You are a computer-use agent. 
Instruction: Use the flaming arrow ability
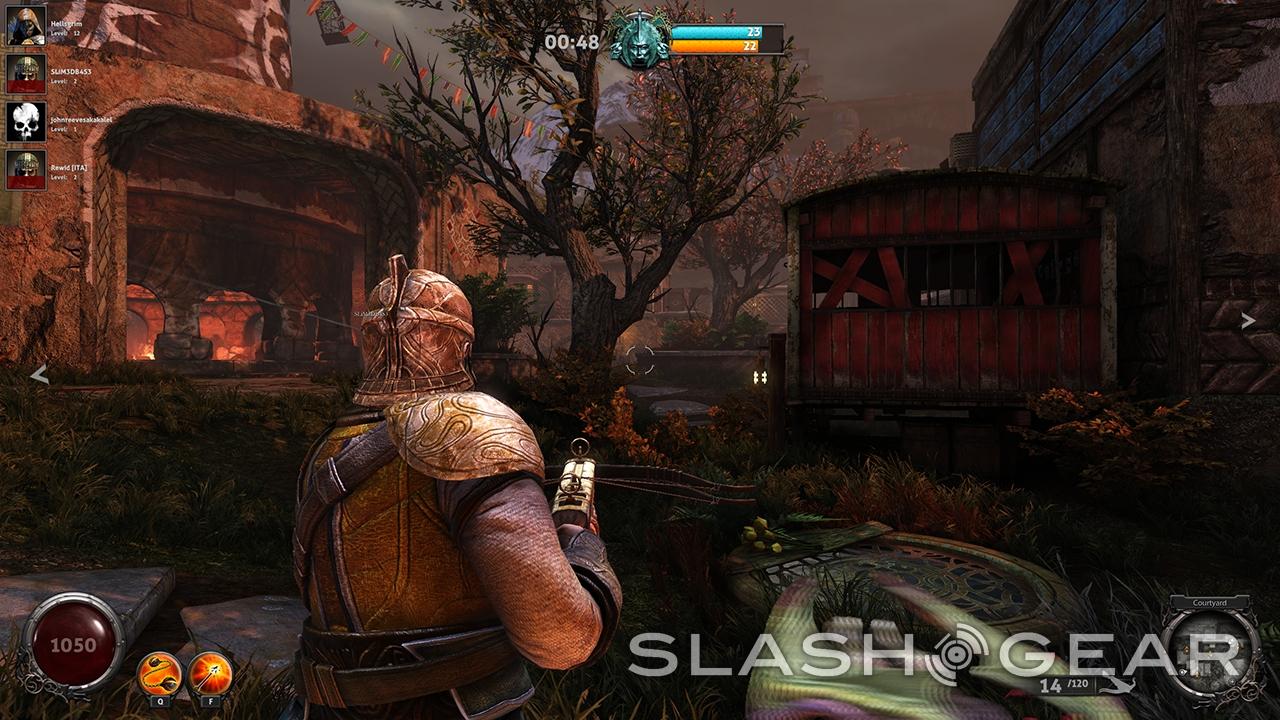point(210,672)
